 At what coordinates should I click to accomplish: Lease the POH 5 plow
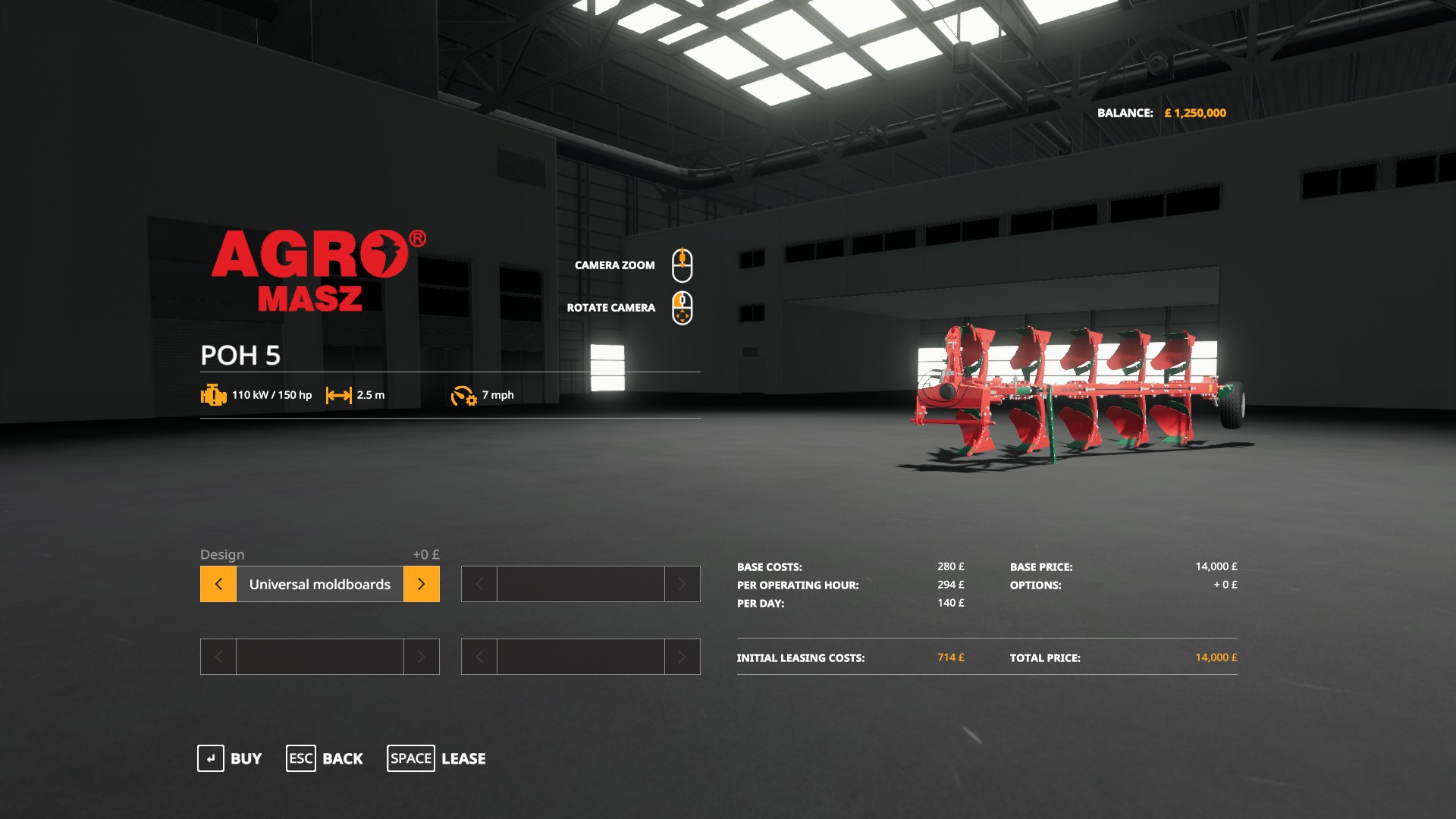click(x=437, y=758)
